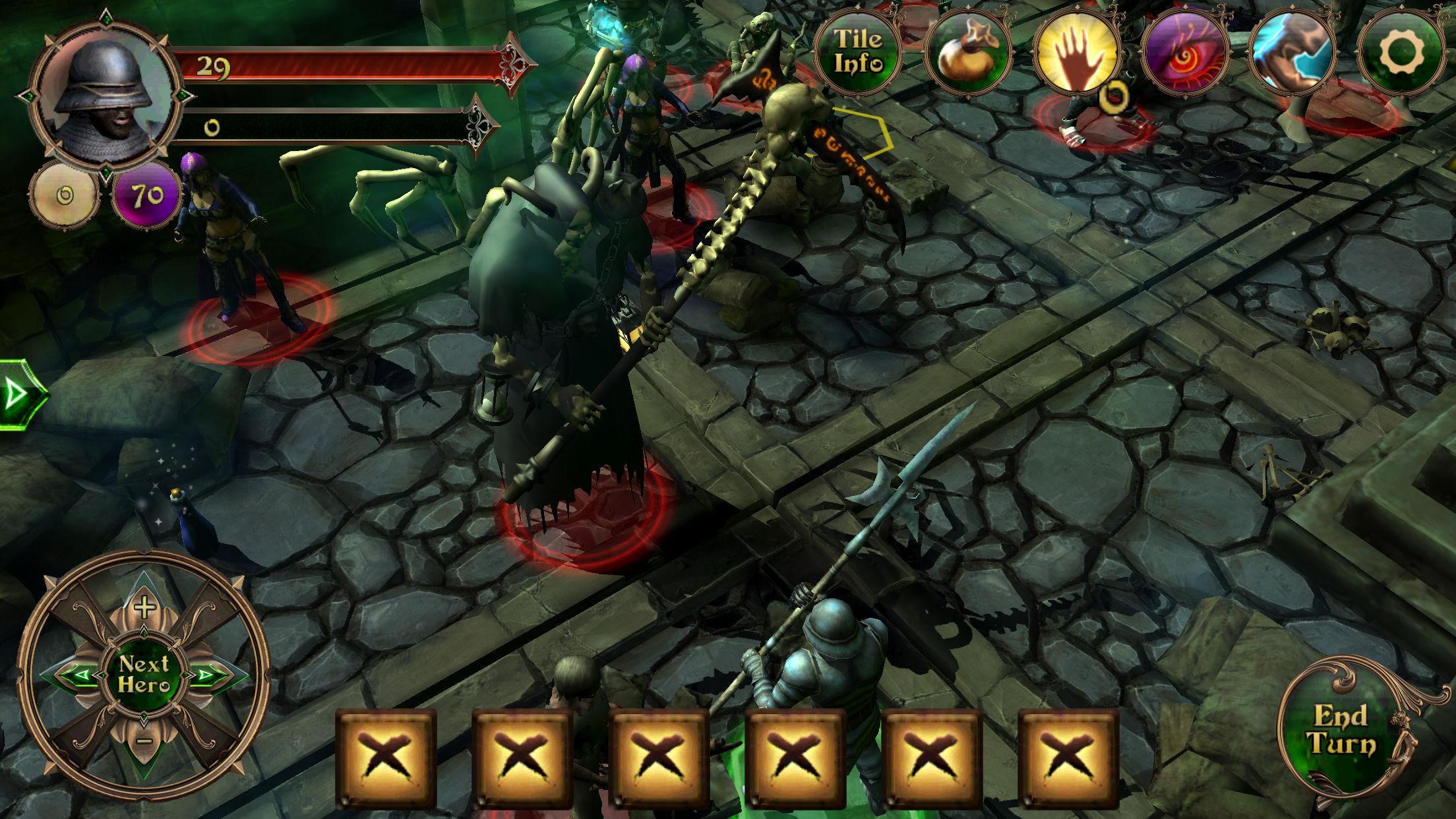Zoom out with the minus control
The width and height of the screenshot is (1456, 819).
pyautogui.click(x=145, y=741)
